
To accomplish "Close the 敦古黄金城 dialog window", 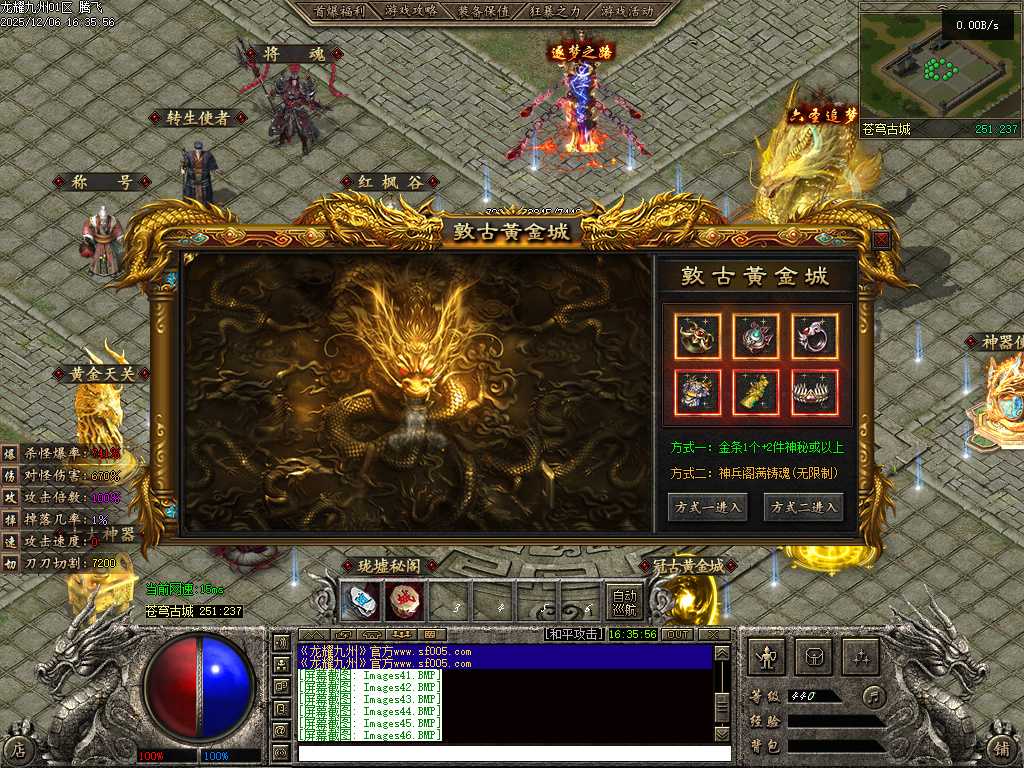I will [x=881, y=240].
